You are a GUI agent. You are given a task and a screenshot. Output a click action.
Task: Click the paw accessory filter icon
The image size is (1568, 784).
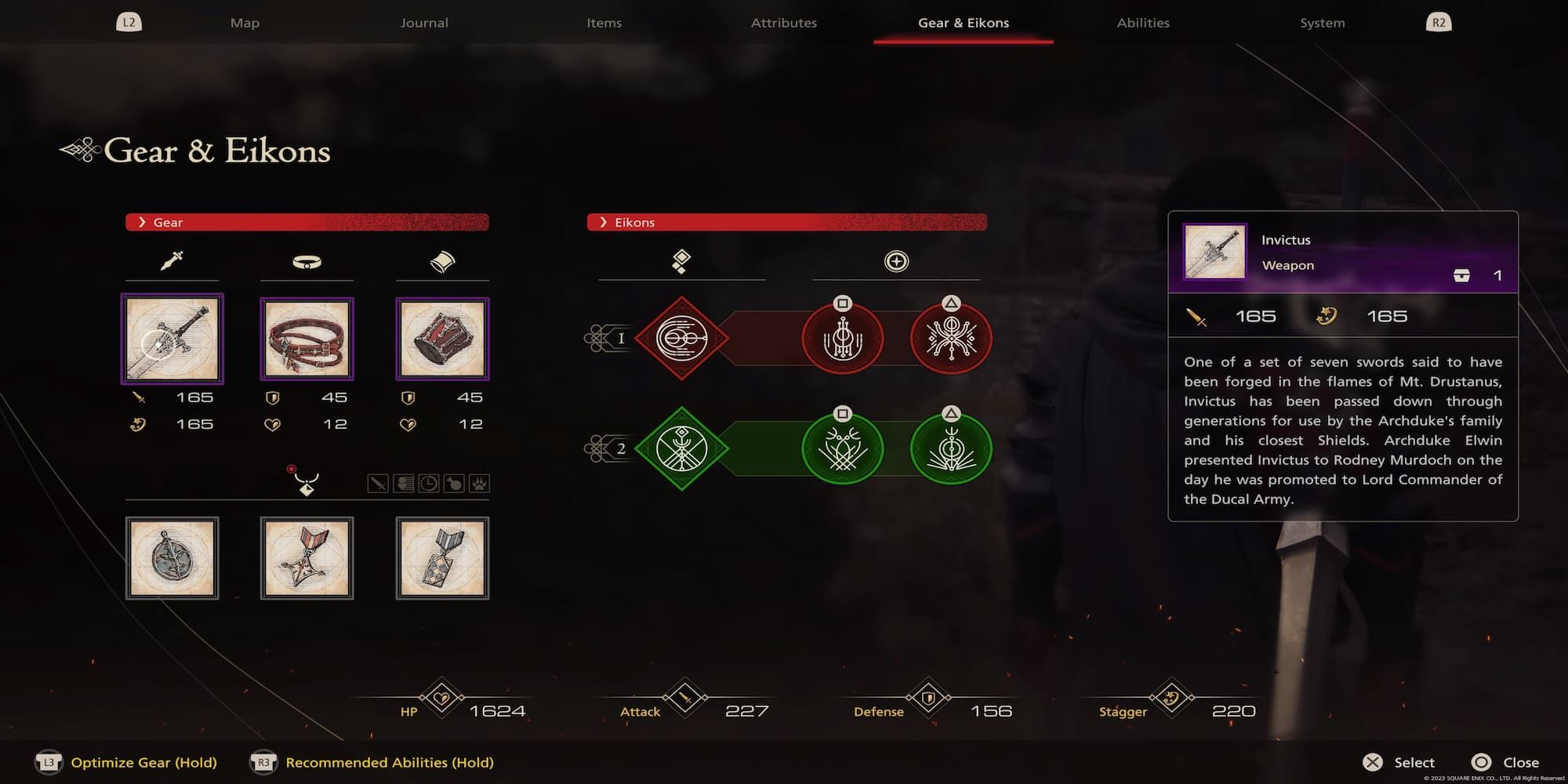point(479,484)
